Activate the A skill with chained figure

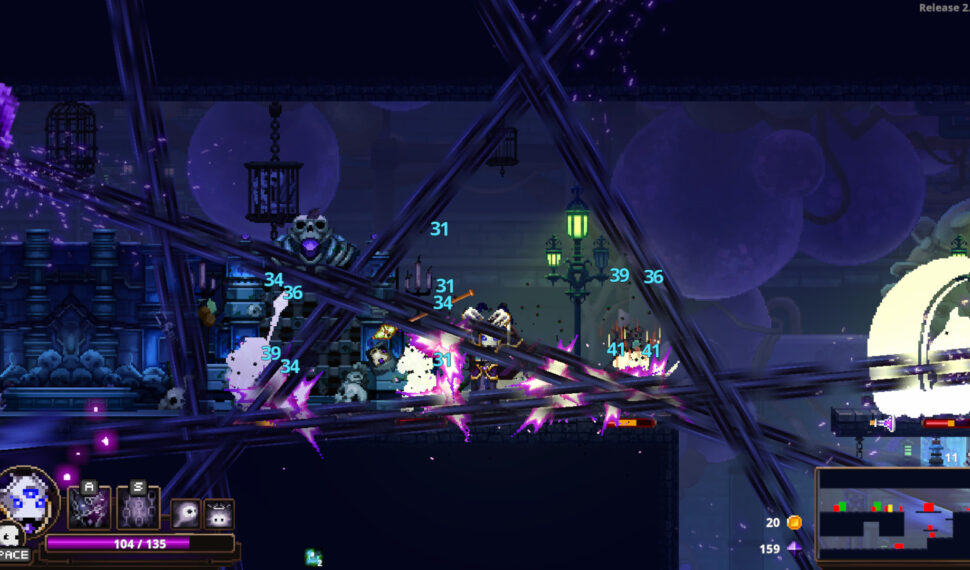click(89, 507)
